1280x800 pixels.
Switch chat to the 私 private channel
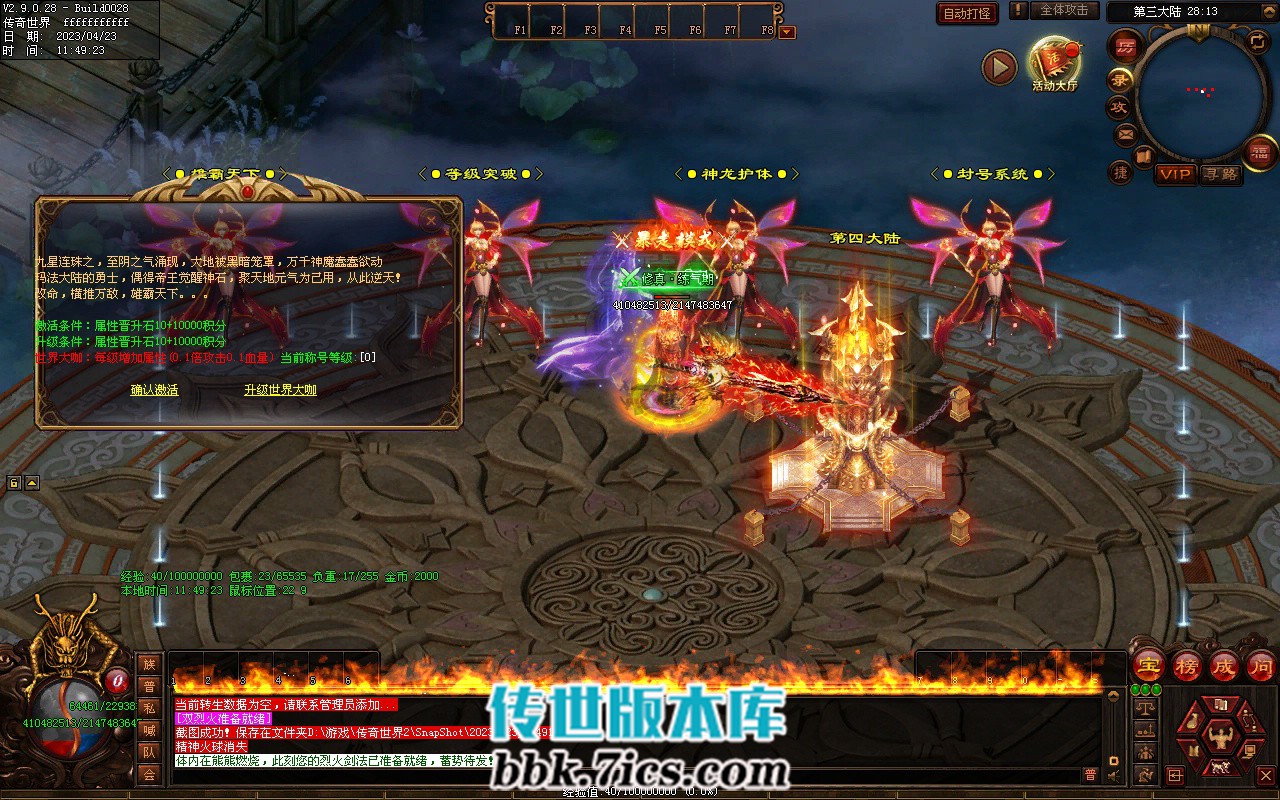tap(149, 708)
